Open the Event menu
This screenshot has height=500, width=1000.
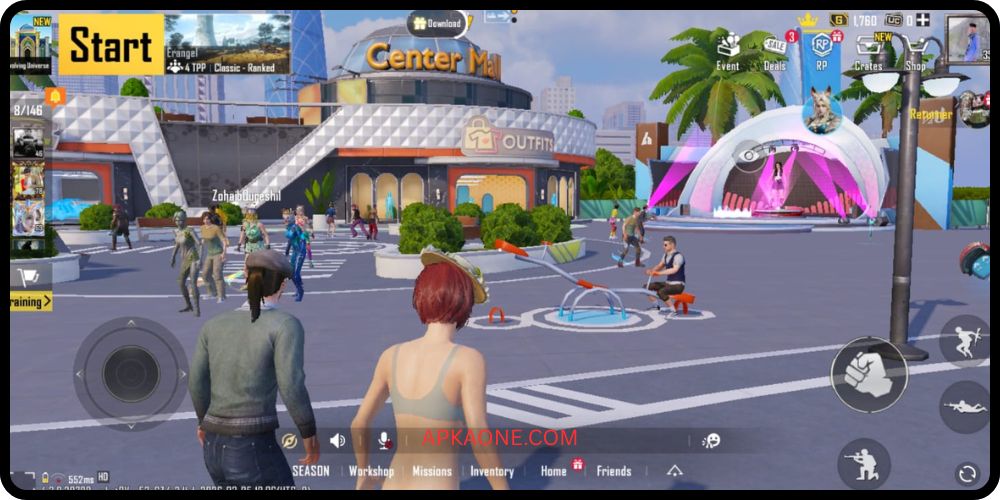(728, 49)
